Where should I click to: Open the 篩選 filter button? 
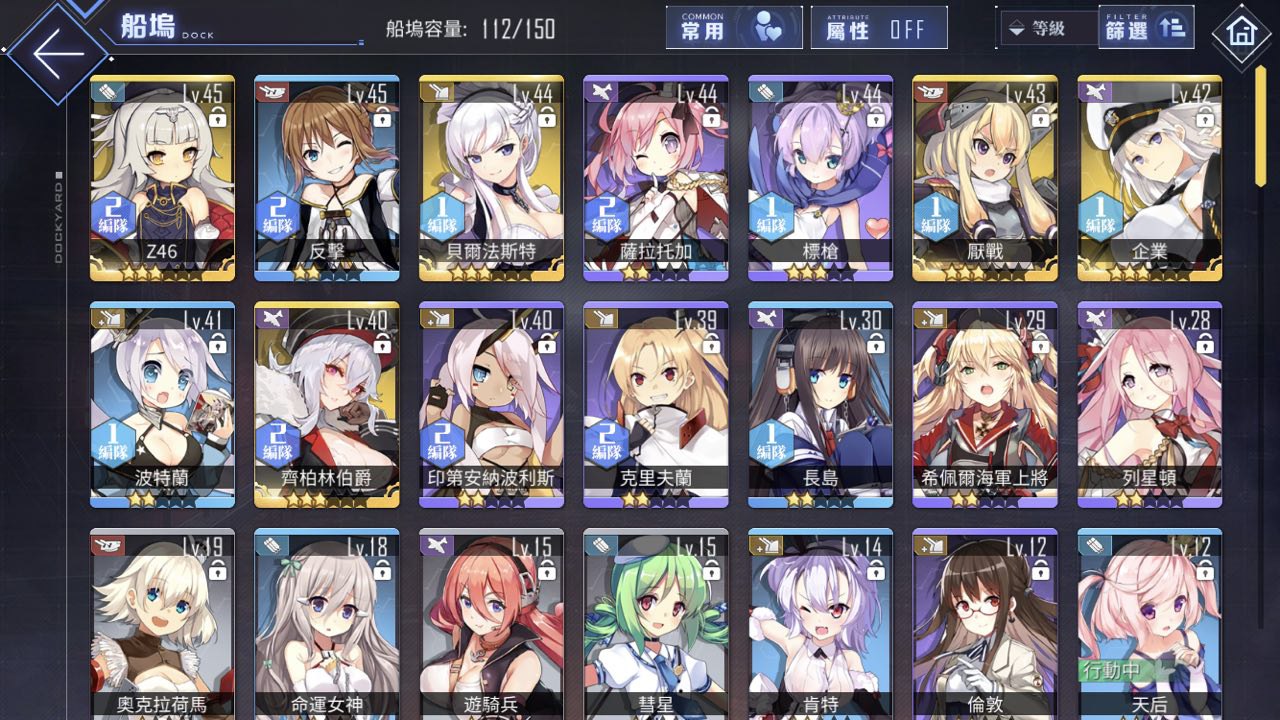[1145, 28]
